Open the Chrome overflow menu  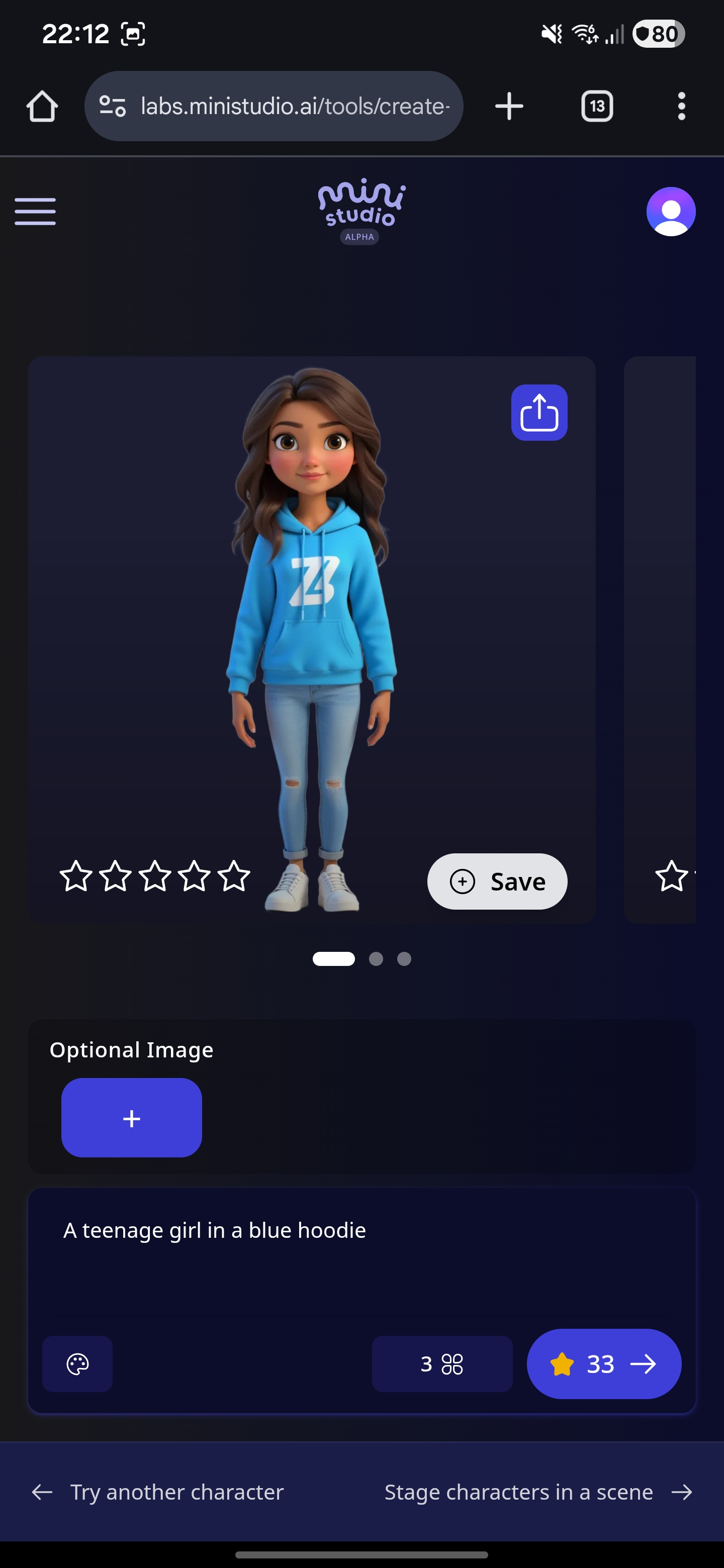pos(681,106)
